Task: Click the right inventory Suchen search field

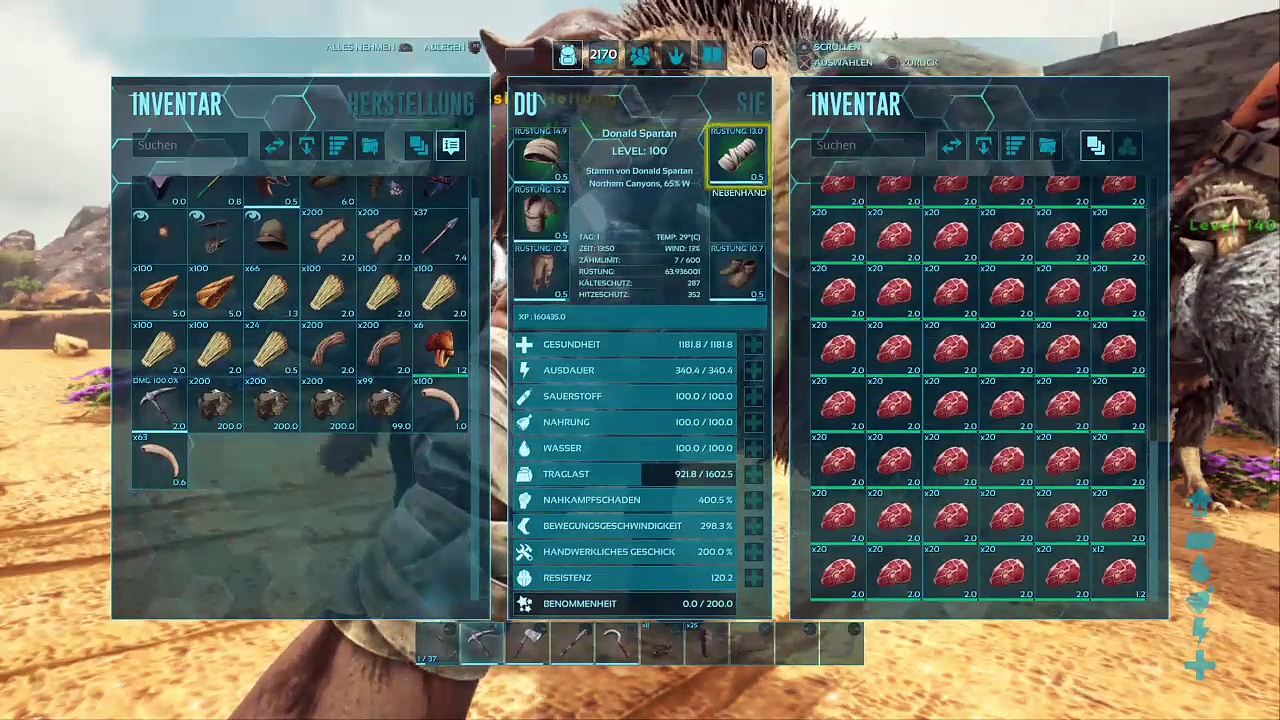Action: pyautogui.click(x=866, y=146)
